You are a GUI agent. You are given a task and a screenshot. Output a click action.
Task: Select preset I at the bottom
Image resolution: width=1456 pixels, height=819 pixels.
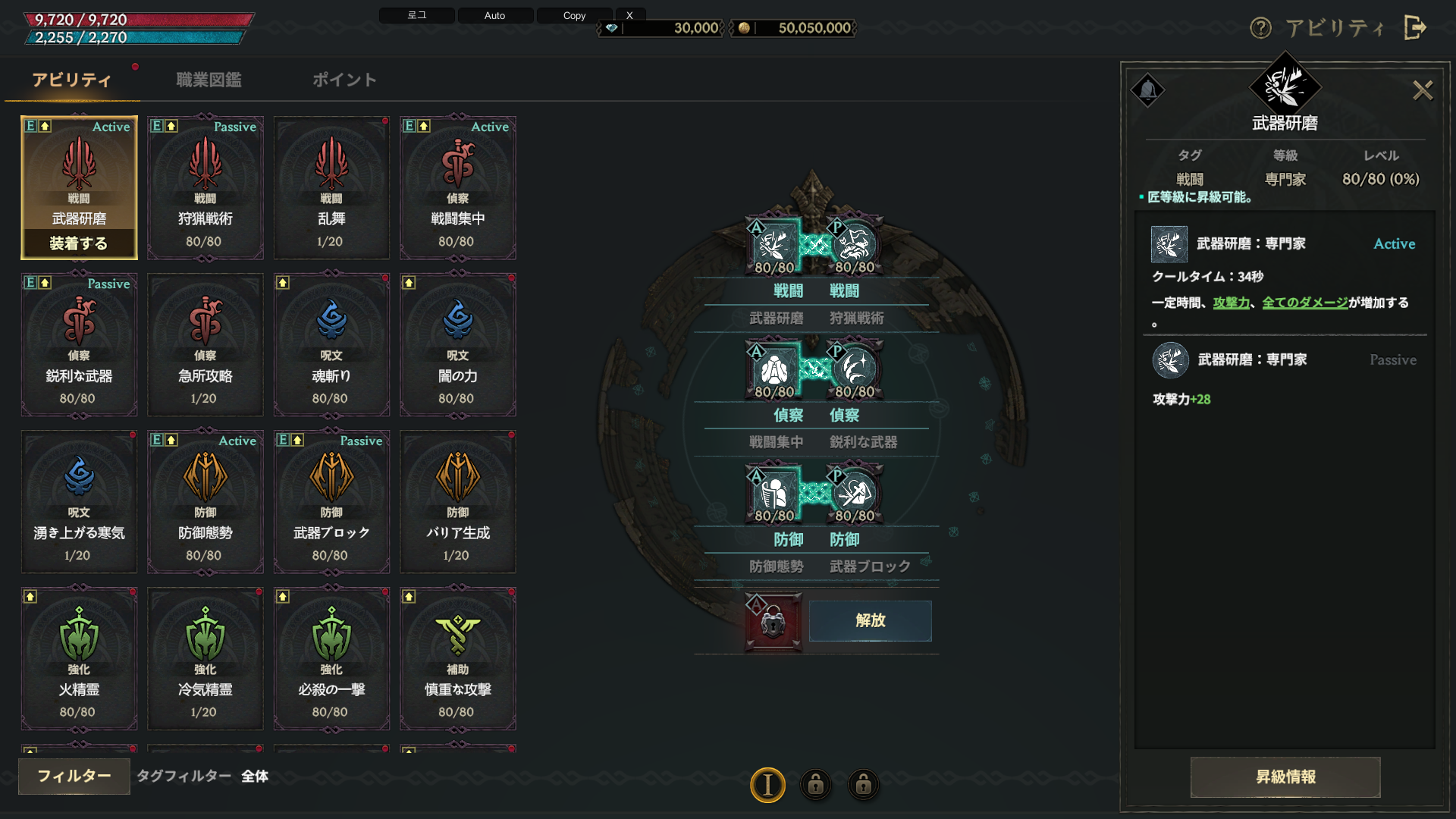767,785
